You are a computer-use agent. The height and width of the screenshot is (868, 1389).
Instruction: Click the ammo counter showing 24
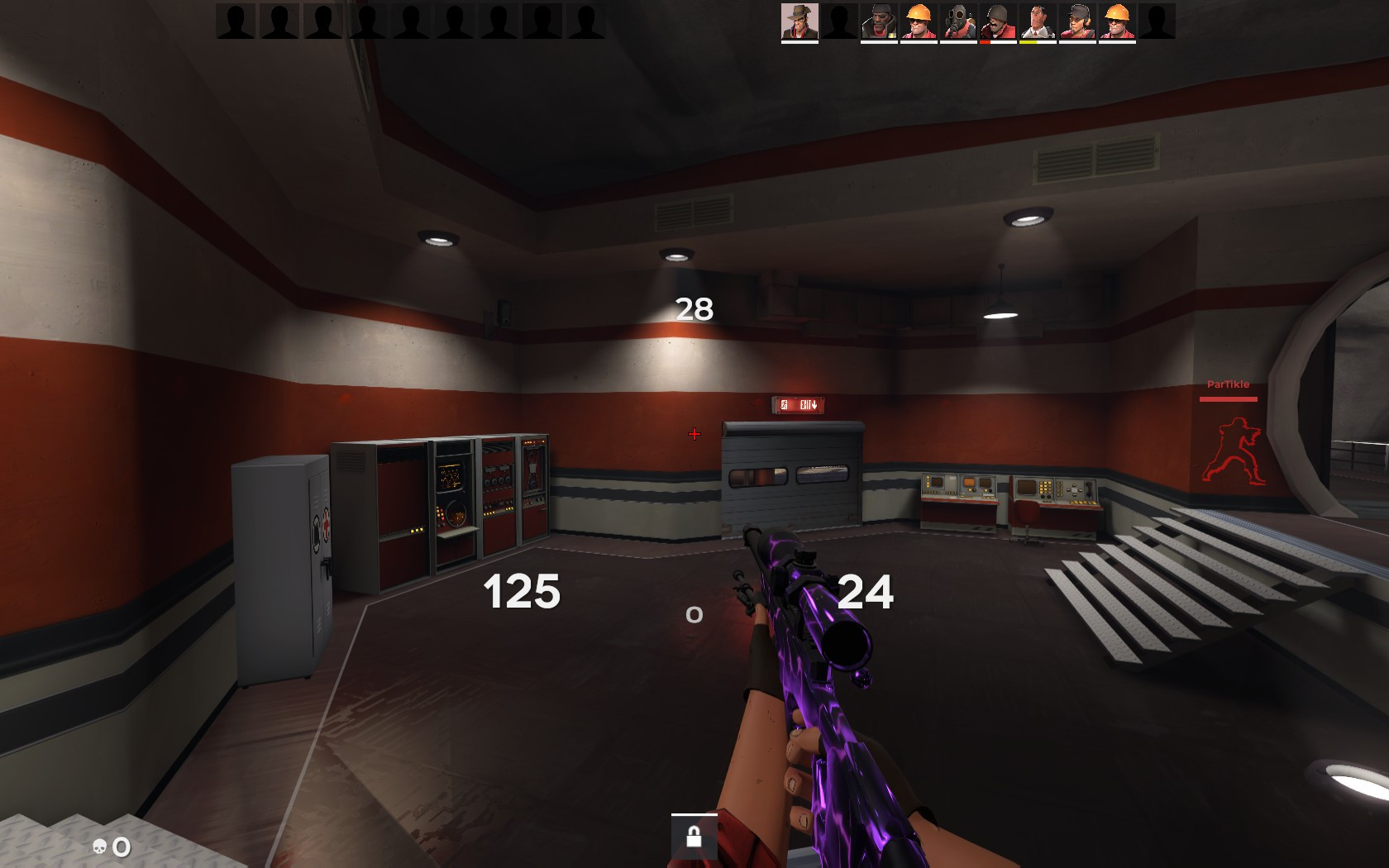coord(866,591)
